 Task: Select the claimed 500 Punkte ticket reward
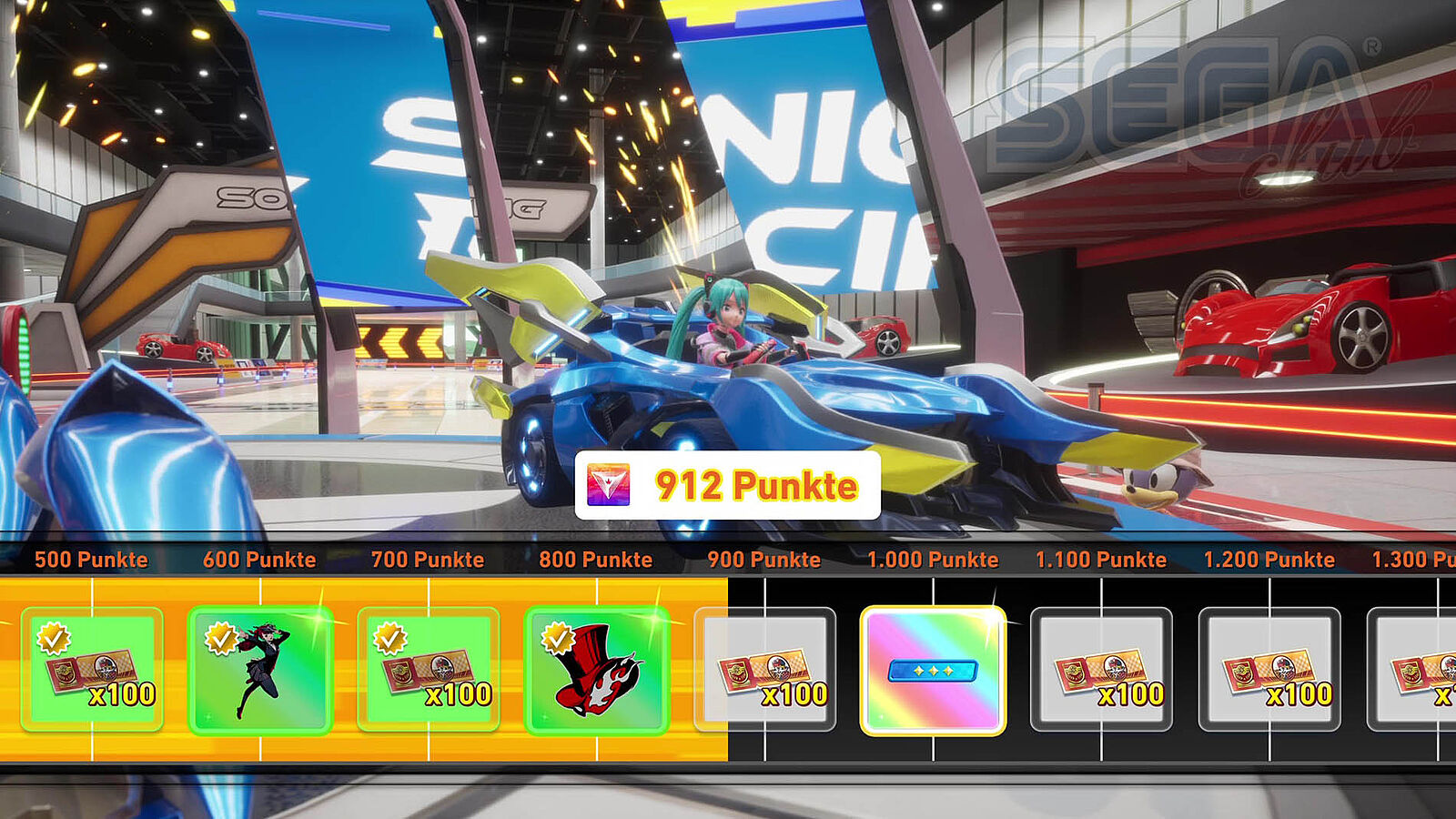click(92, 670)
